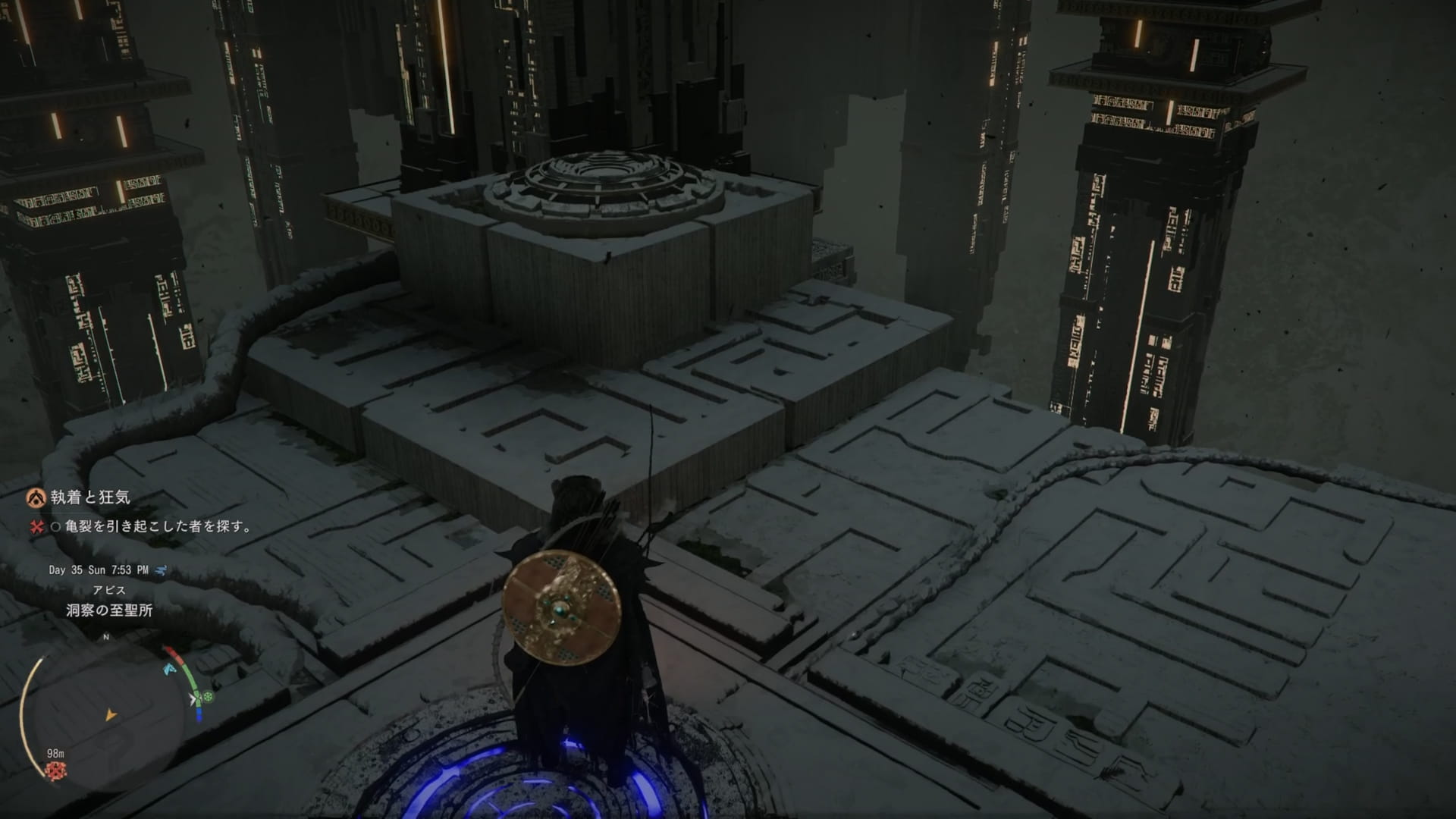Click the green snowflake temperature icon
This screenshot has height=819, width=1456.
[209, 696]
